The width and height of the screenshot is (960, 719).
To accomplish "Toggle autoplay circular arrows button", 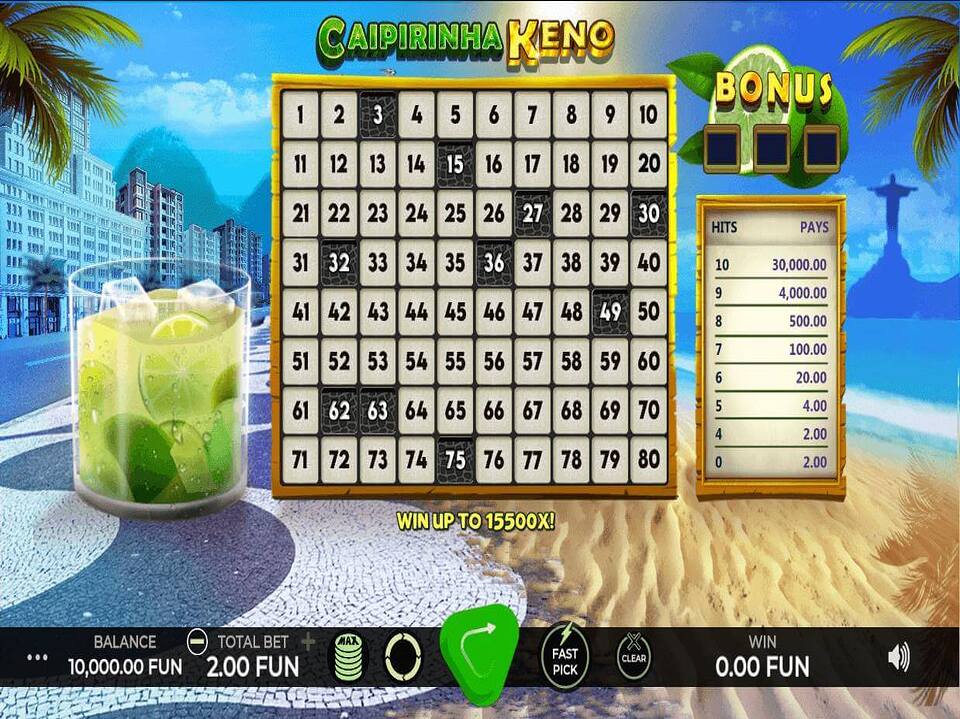I will (x=404, y=657).
